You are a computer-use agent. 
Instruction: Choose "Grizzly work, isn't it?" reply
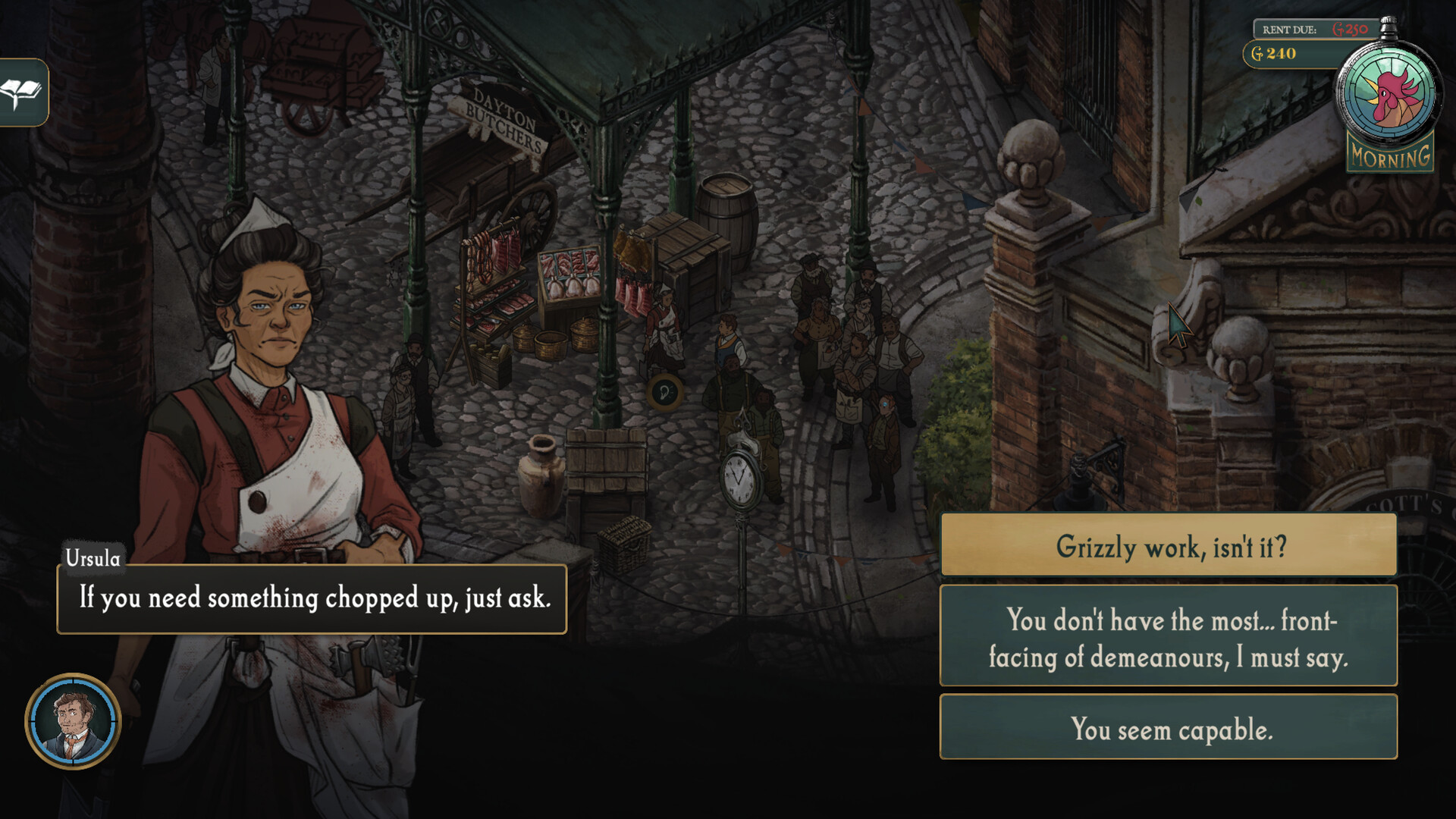click(x=1168, y=545)
